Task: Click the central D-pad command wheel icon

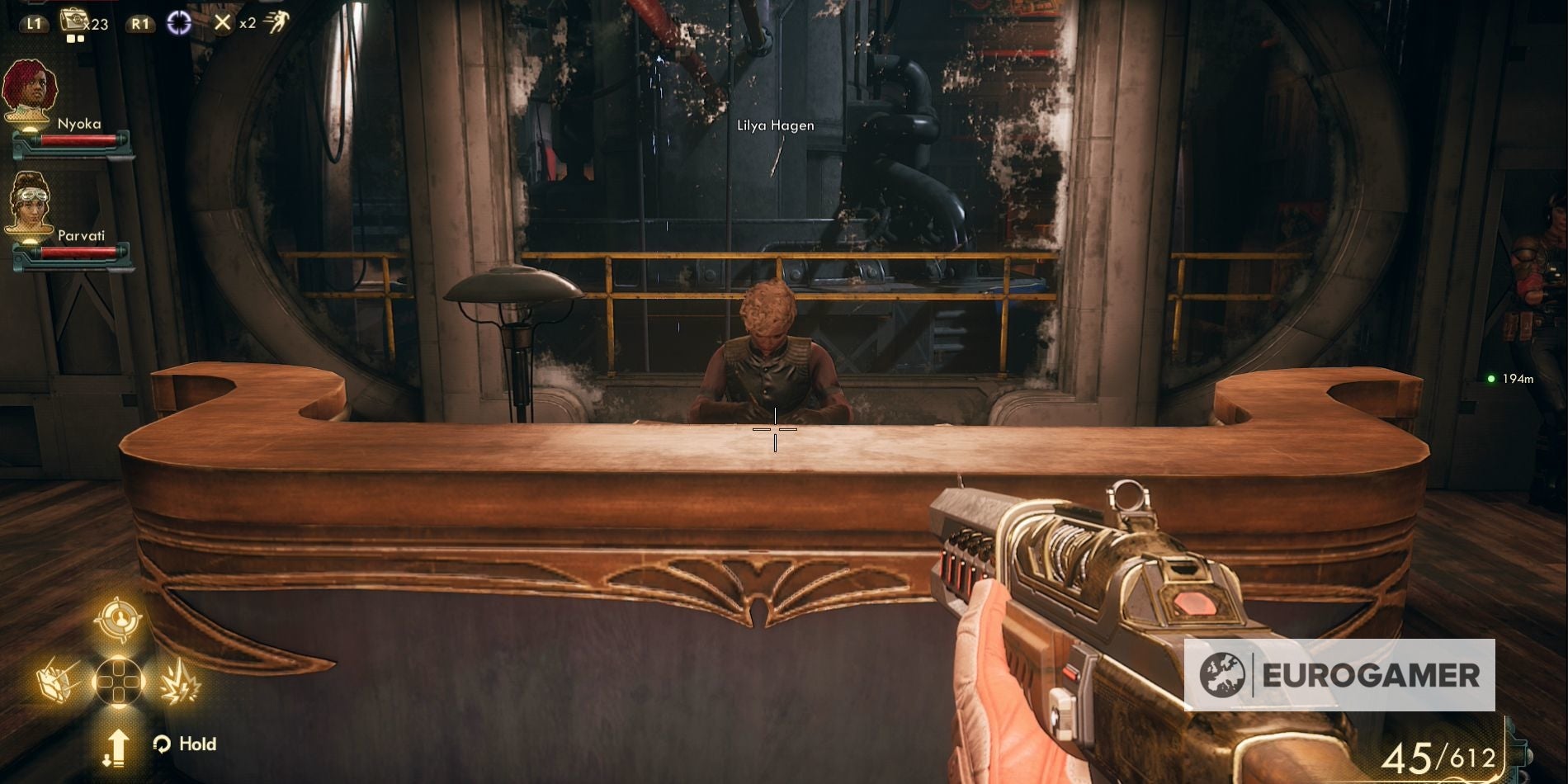Action: [117, 682]
